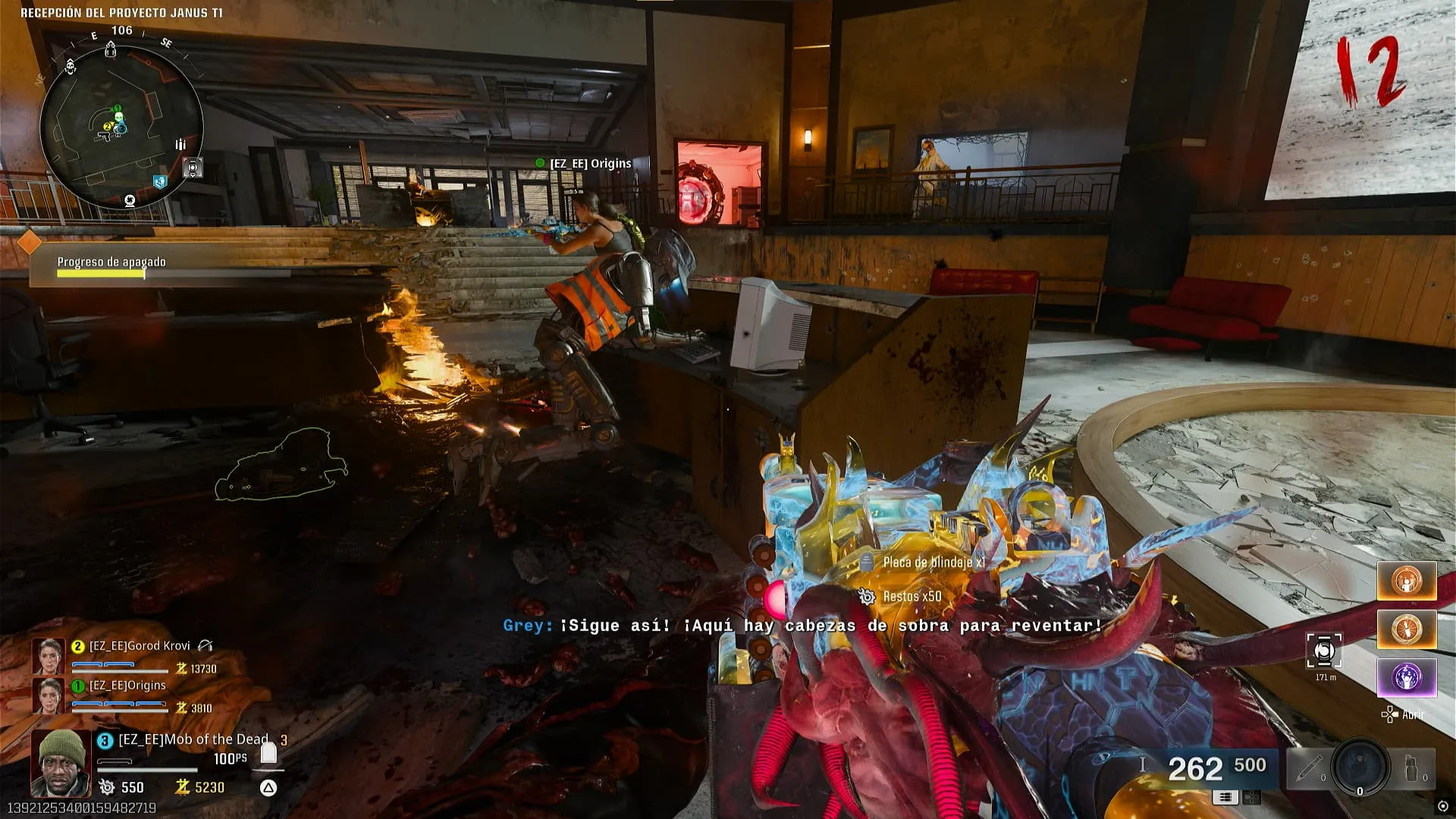Select Origins' squad portrait
This screenshot has height=819, width=1456.
pyautogui.click(x=48, y=695)
